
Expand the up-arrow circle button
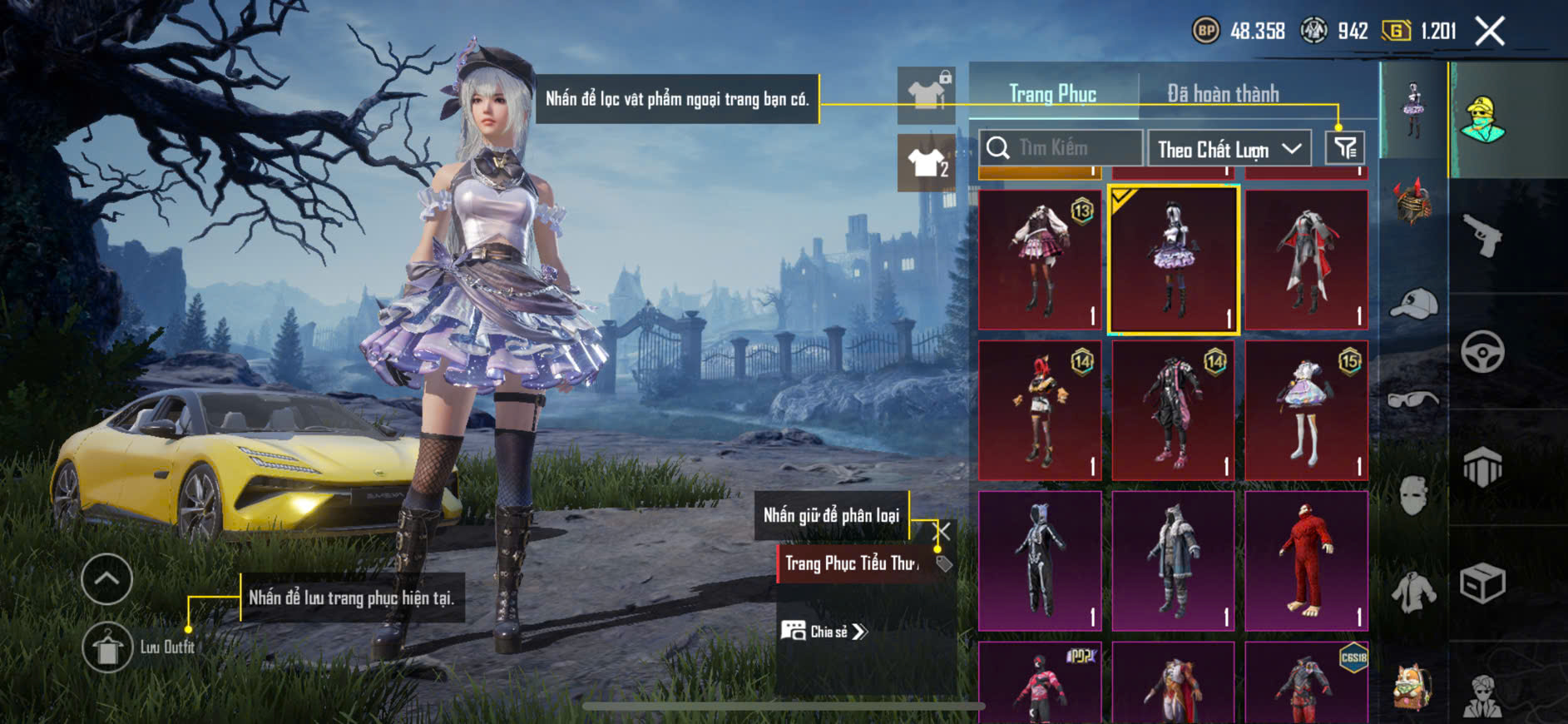[106, 579]
